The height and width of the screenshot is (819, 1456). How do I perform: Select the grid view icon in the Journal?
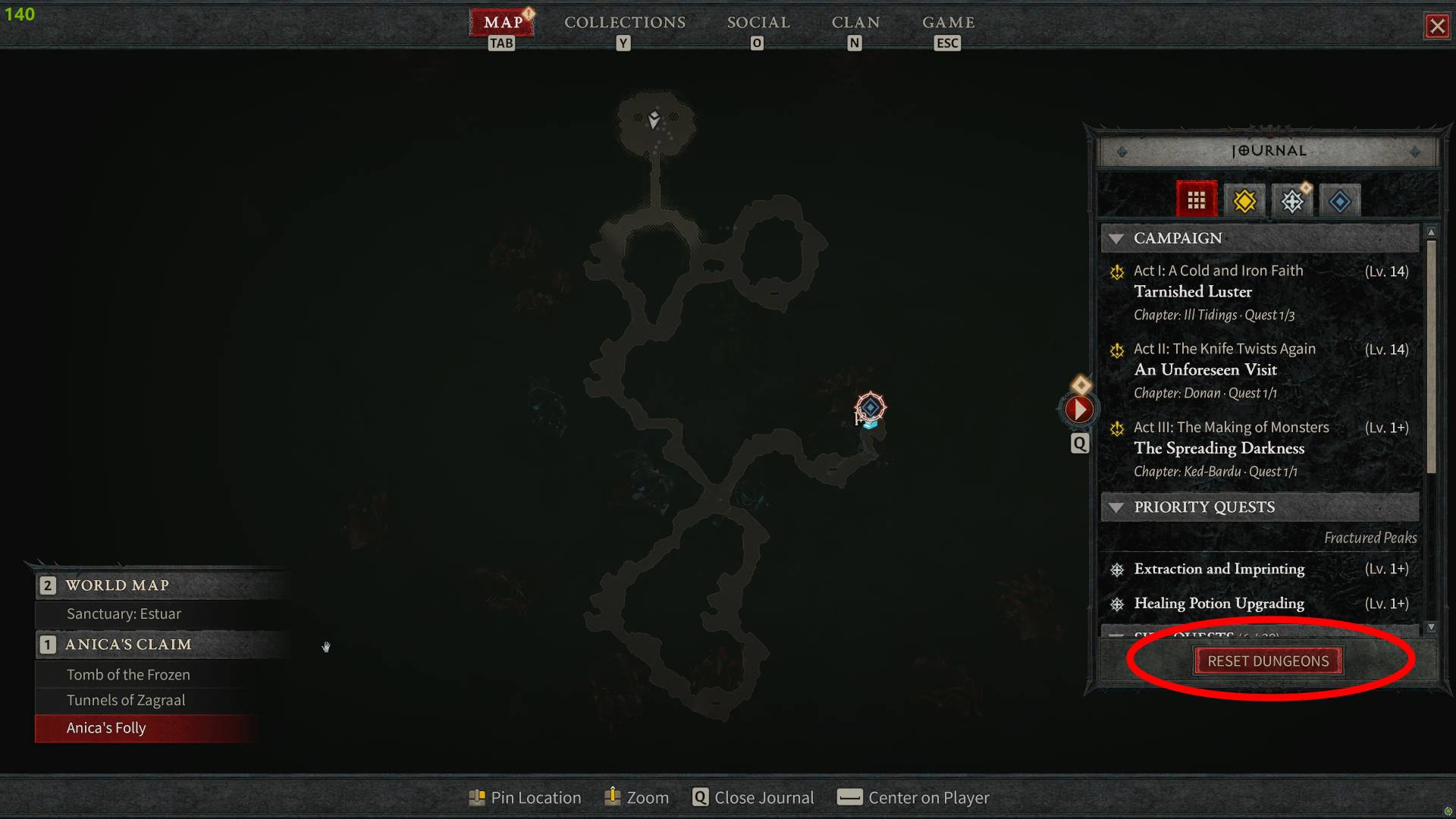click(1197, 199)
